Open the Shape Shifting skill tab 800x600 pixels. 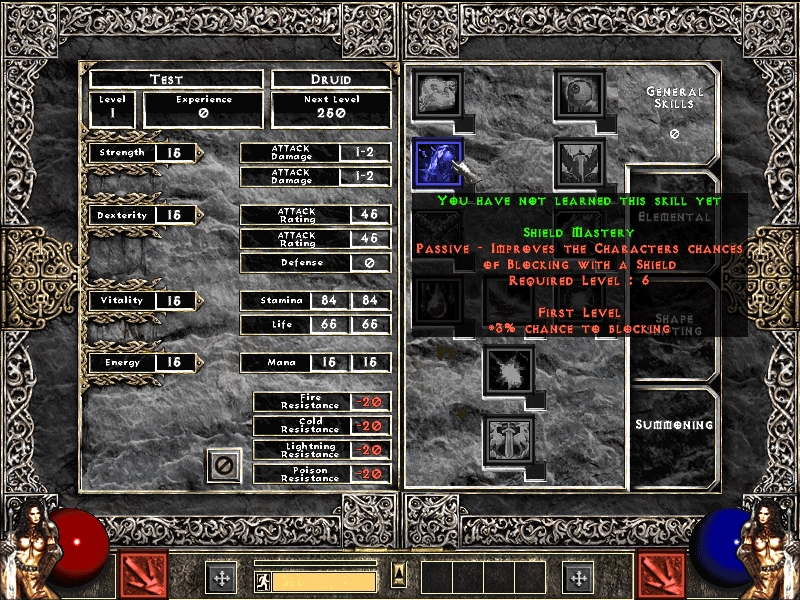click(x=674, y=324)
